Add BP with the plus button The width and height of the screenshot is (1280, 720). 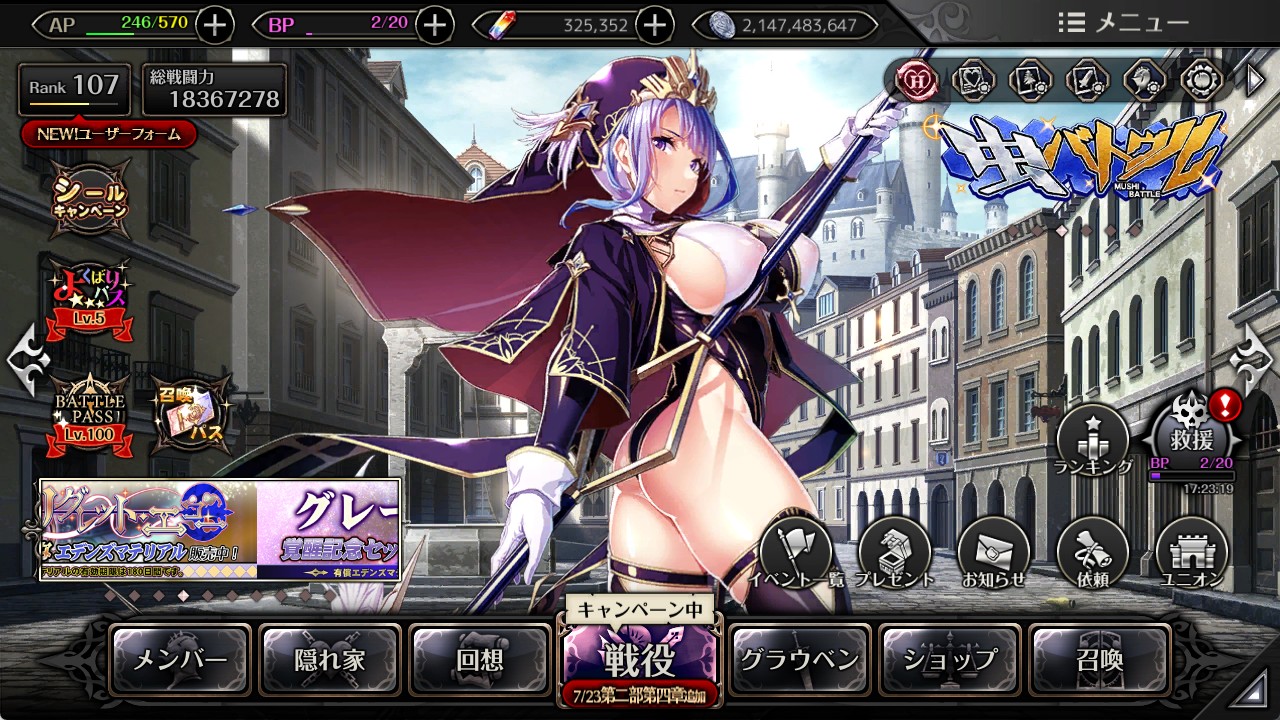click(x=434, y=25)
